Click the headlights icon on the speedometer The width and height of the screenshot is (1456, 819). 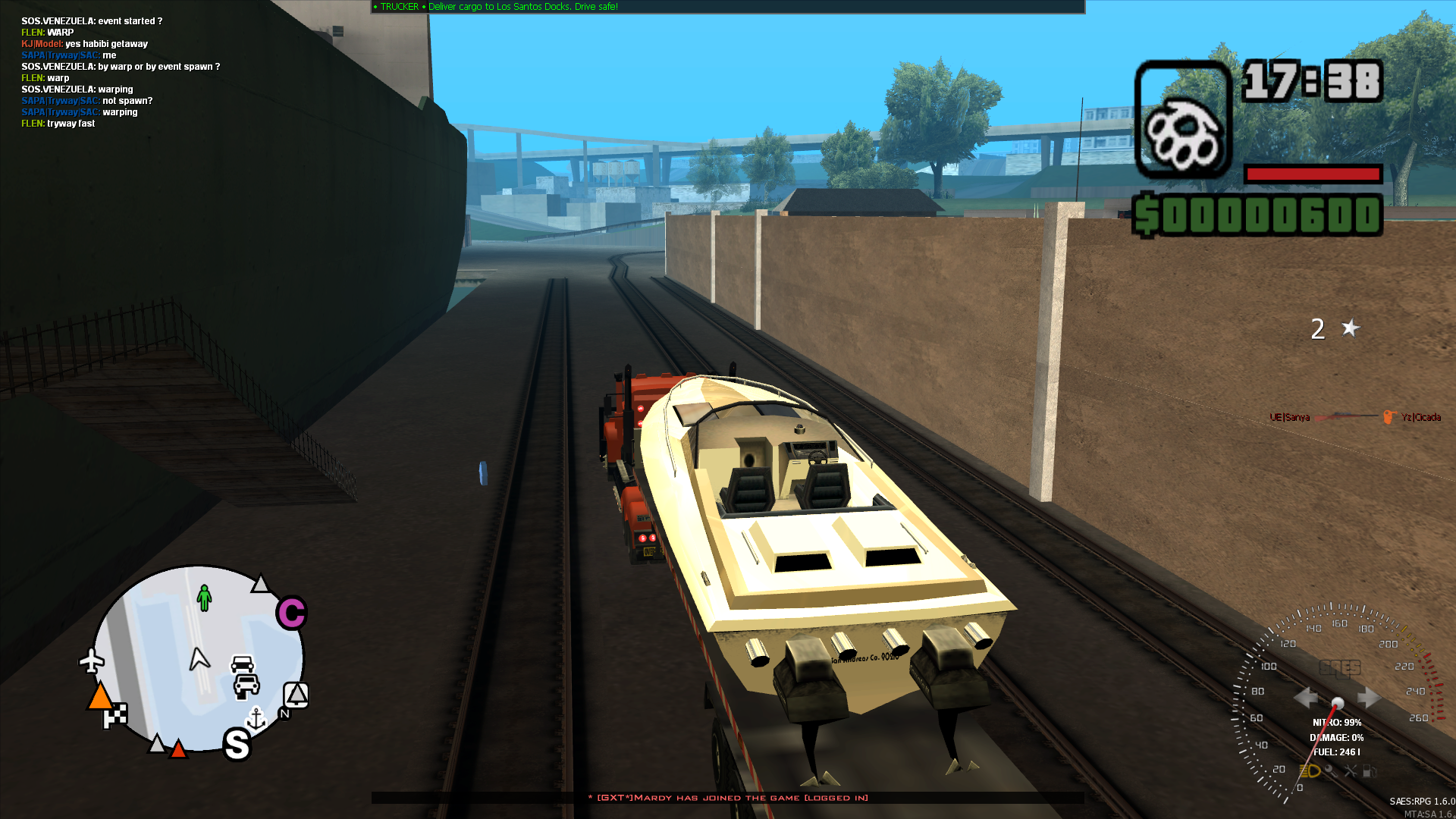[1310, 772]
